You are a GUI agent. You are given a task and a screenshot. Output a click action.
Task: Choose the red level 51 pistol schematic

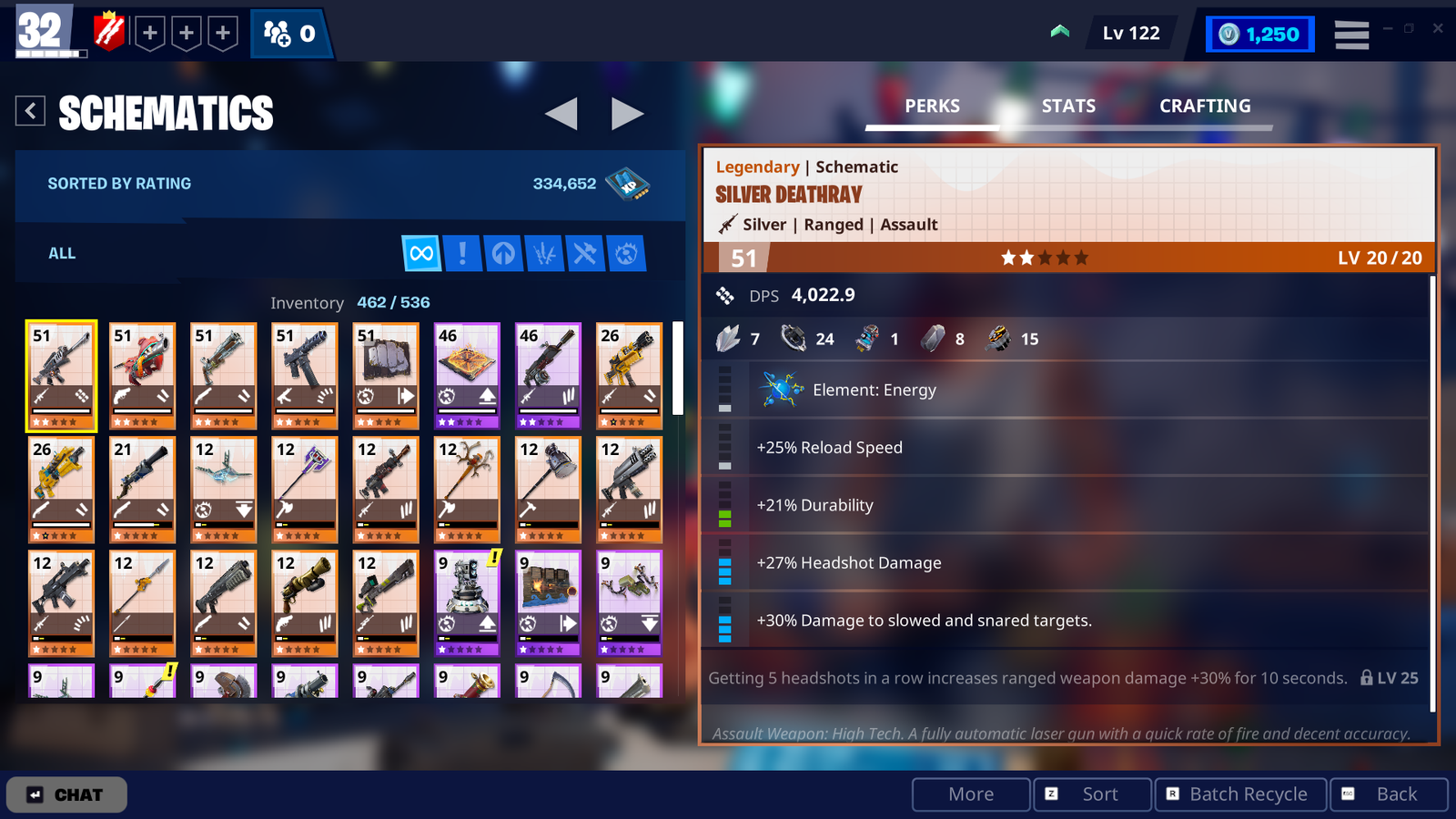click(142, 375)
